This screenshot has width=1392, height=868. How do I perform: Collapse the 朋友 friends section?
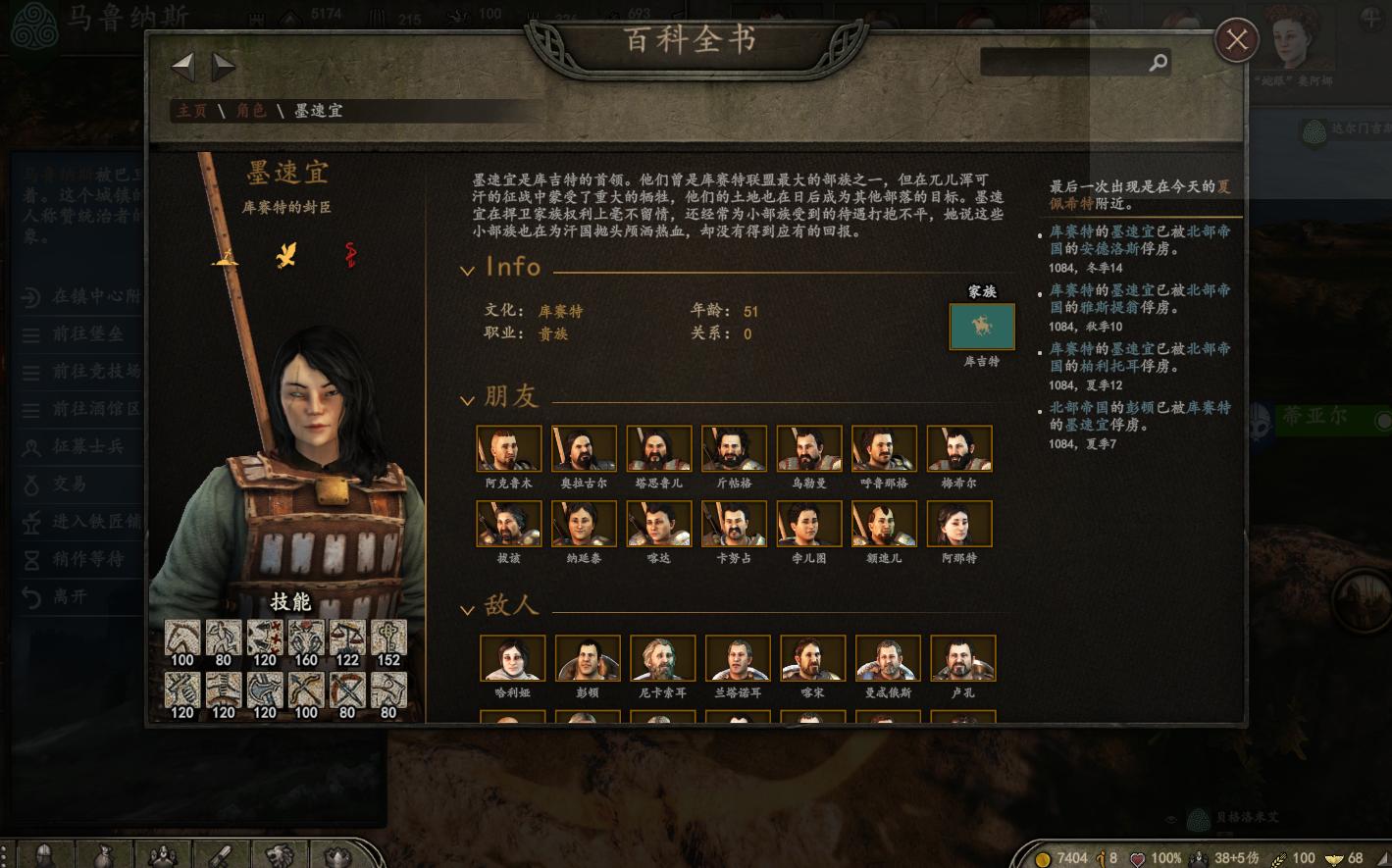pos(468,398)
